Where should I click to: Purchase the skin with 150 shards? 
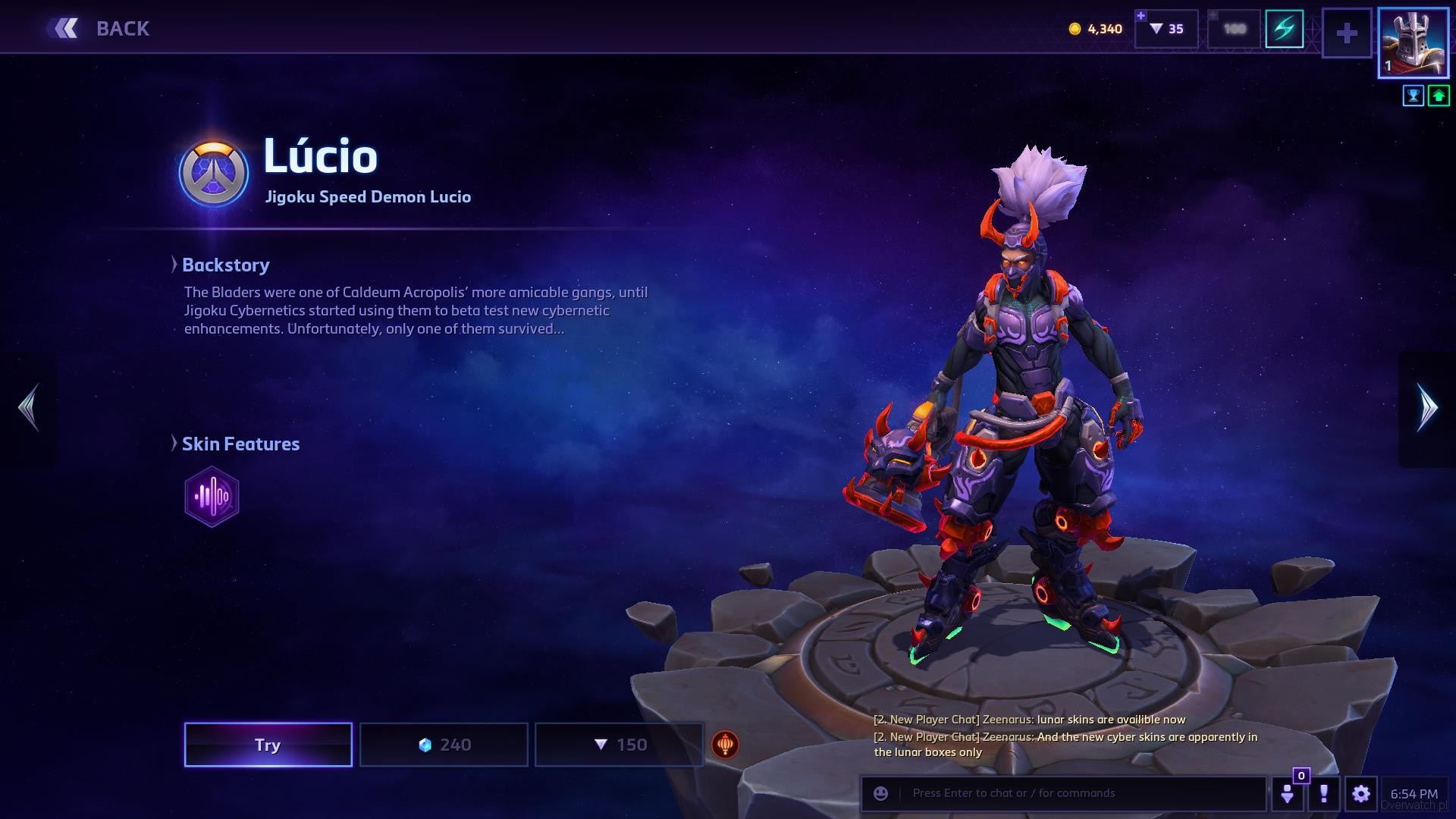(x=619, y=745)
